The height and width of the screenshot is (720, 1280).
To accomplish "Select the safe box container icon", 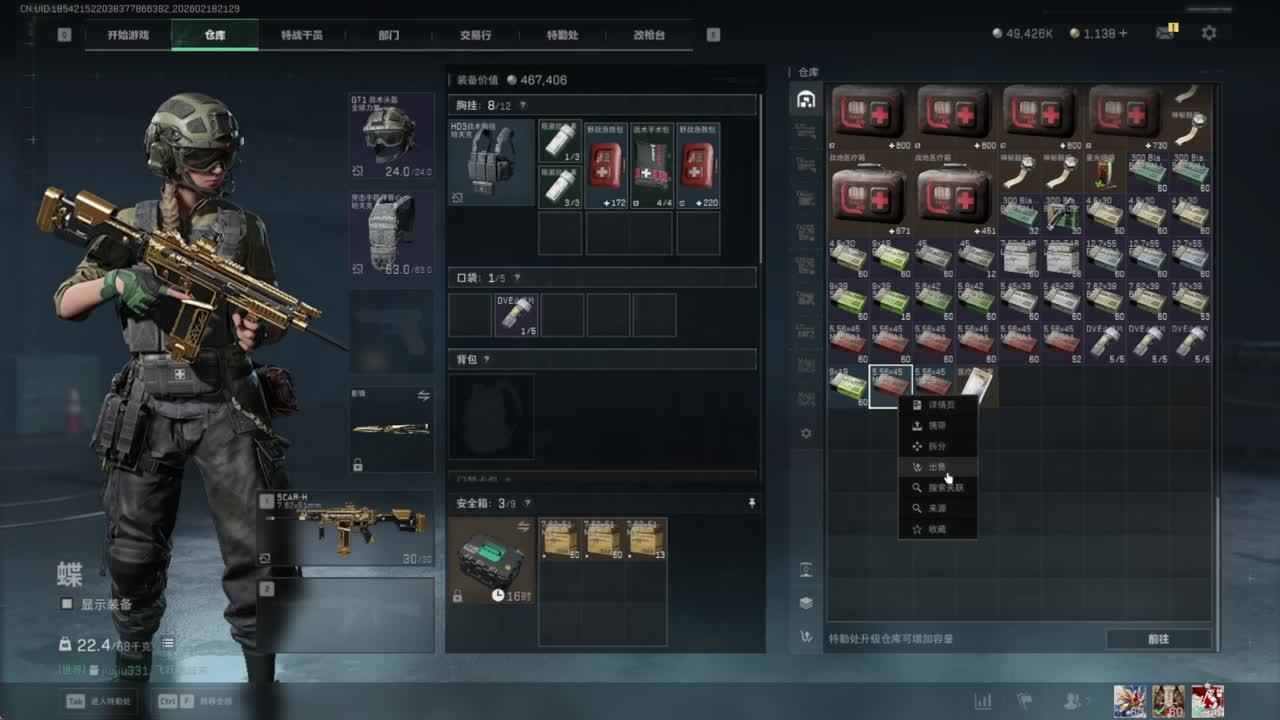I will (x=492, y=560).
